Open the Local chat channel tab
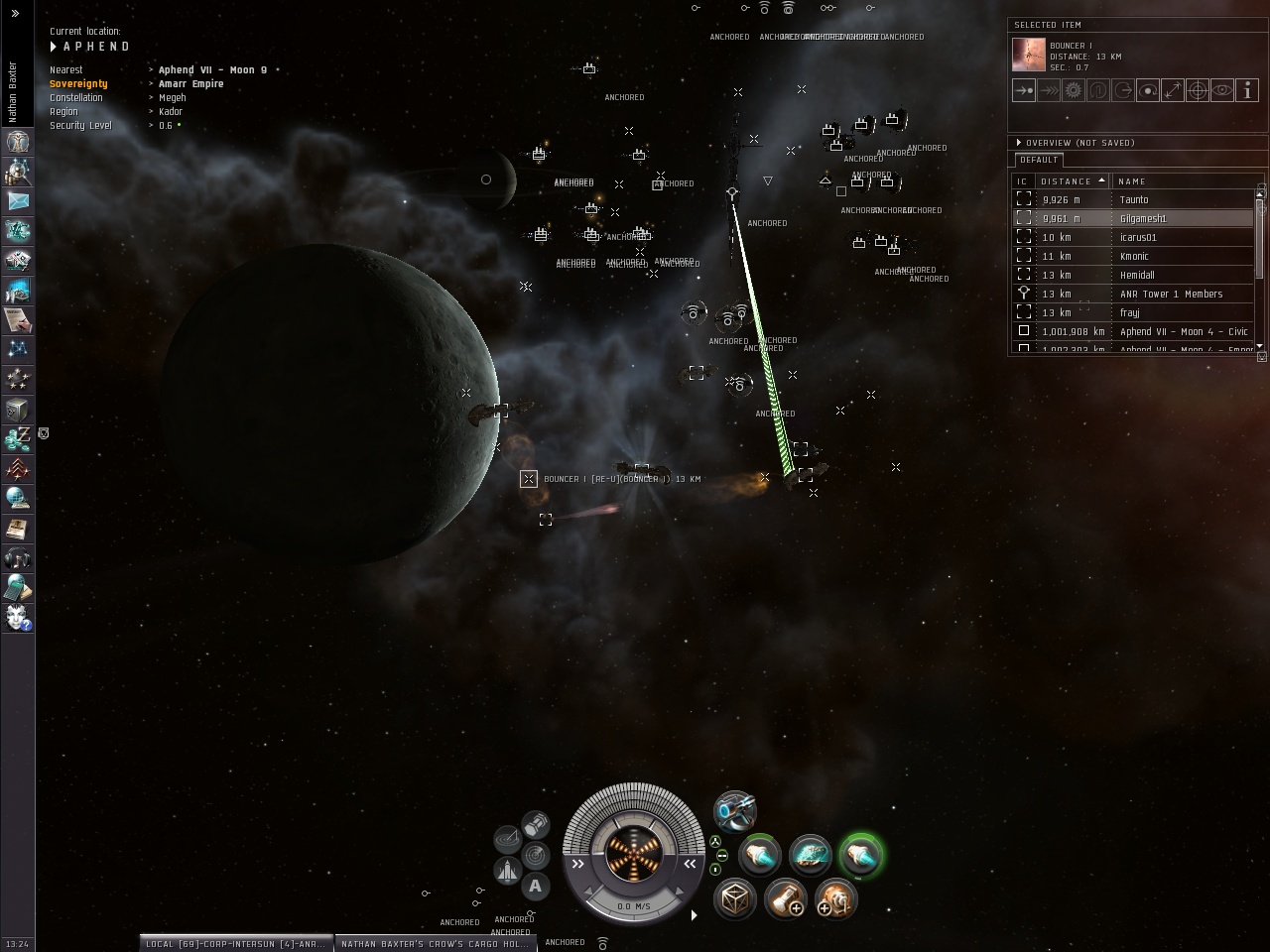 (x=235, y=944)
